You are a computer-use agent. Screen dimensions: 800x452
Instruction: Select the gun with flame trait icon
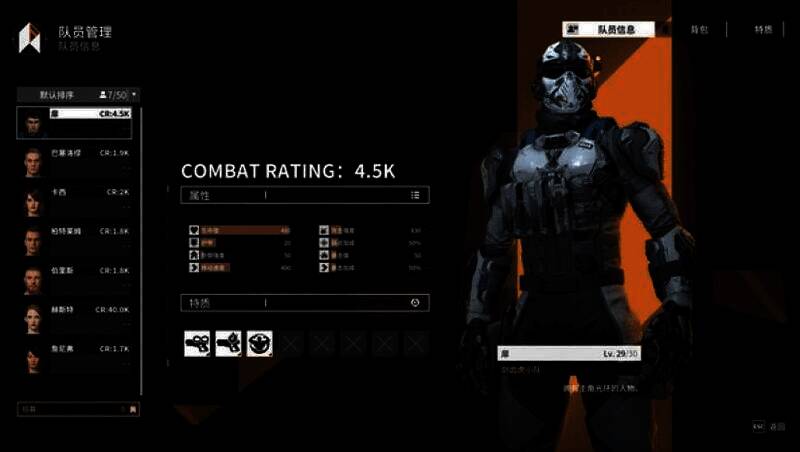pyautogui.click(x=229, y=344)
